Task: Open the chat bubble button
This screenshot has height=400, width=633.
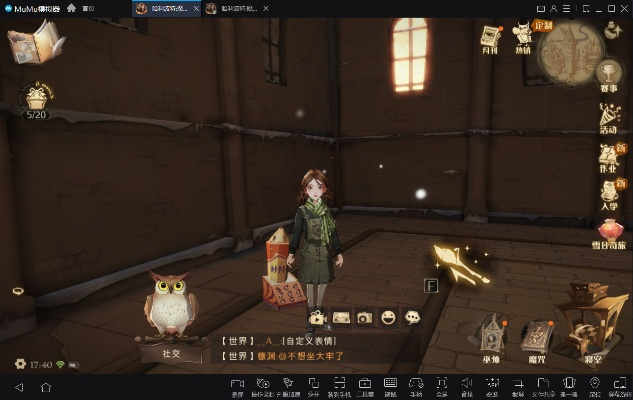Action: 412,317
